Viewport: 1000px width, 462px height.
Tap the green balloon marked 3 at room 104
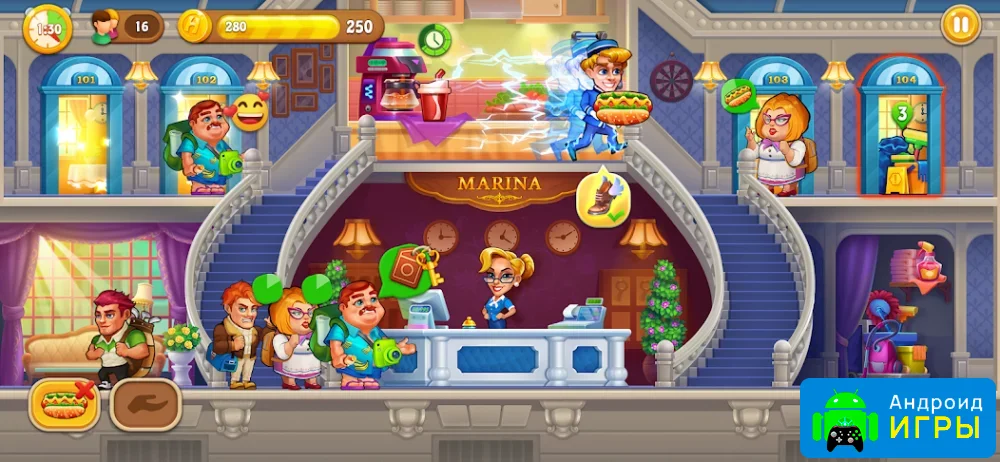900,114
